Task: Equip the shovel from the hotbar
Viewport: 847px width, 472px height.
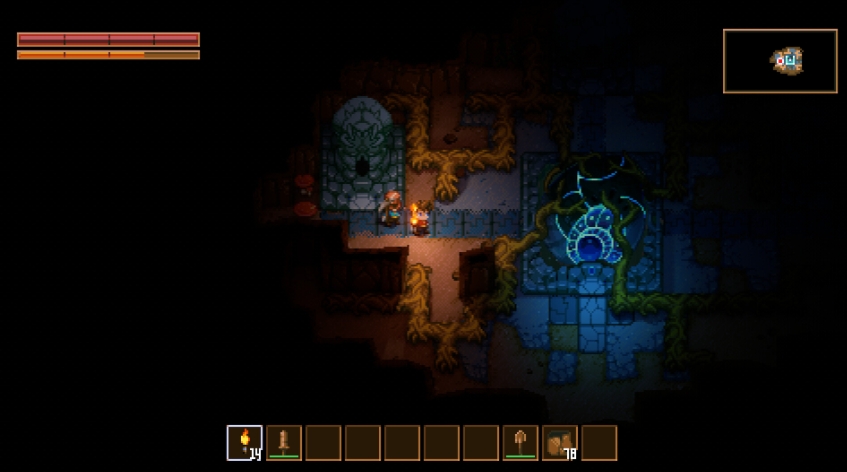Action: [x=520, y=442]
